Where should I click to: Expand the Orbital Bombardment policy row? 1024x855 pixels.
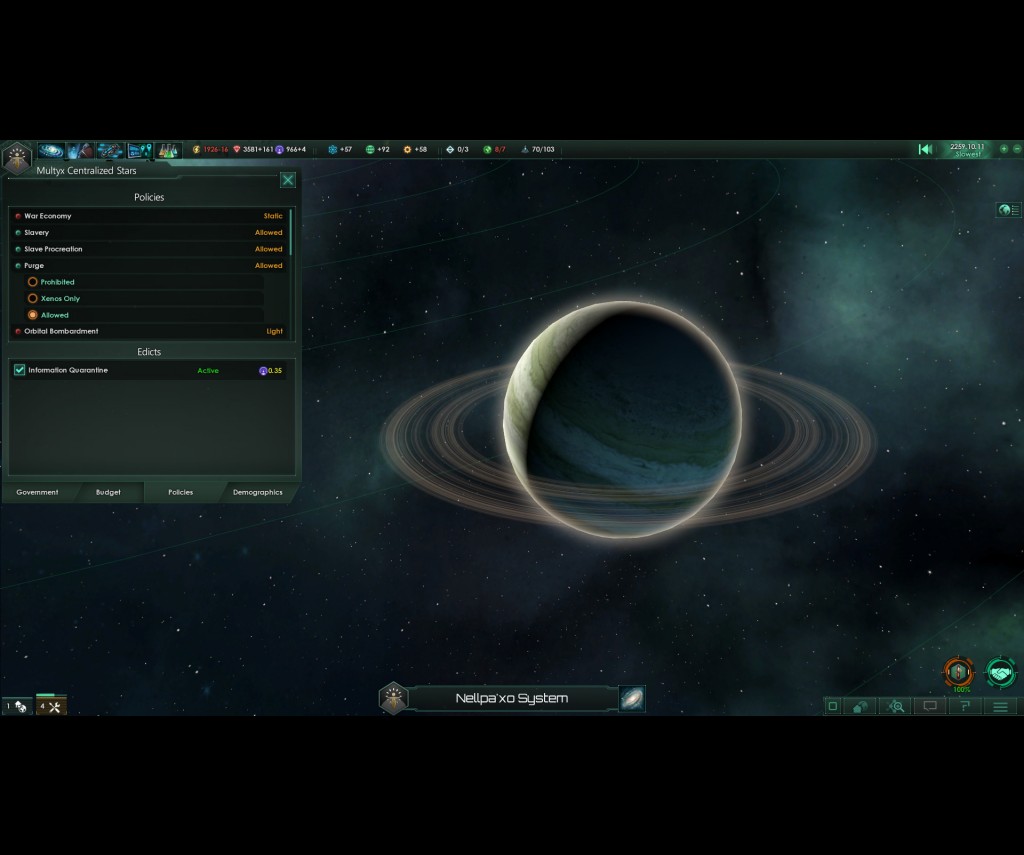(x=148, y=331)
